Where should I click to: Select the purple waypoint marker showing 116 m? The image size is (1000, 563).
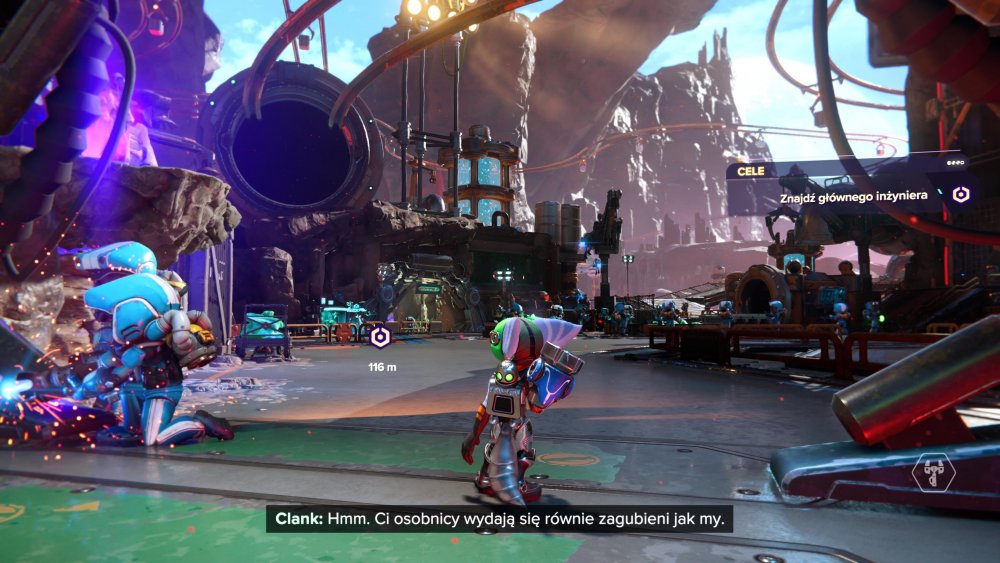(380, 337)
